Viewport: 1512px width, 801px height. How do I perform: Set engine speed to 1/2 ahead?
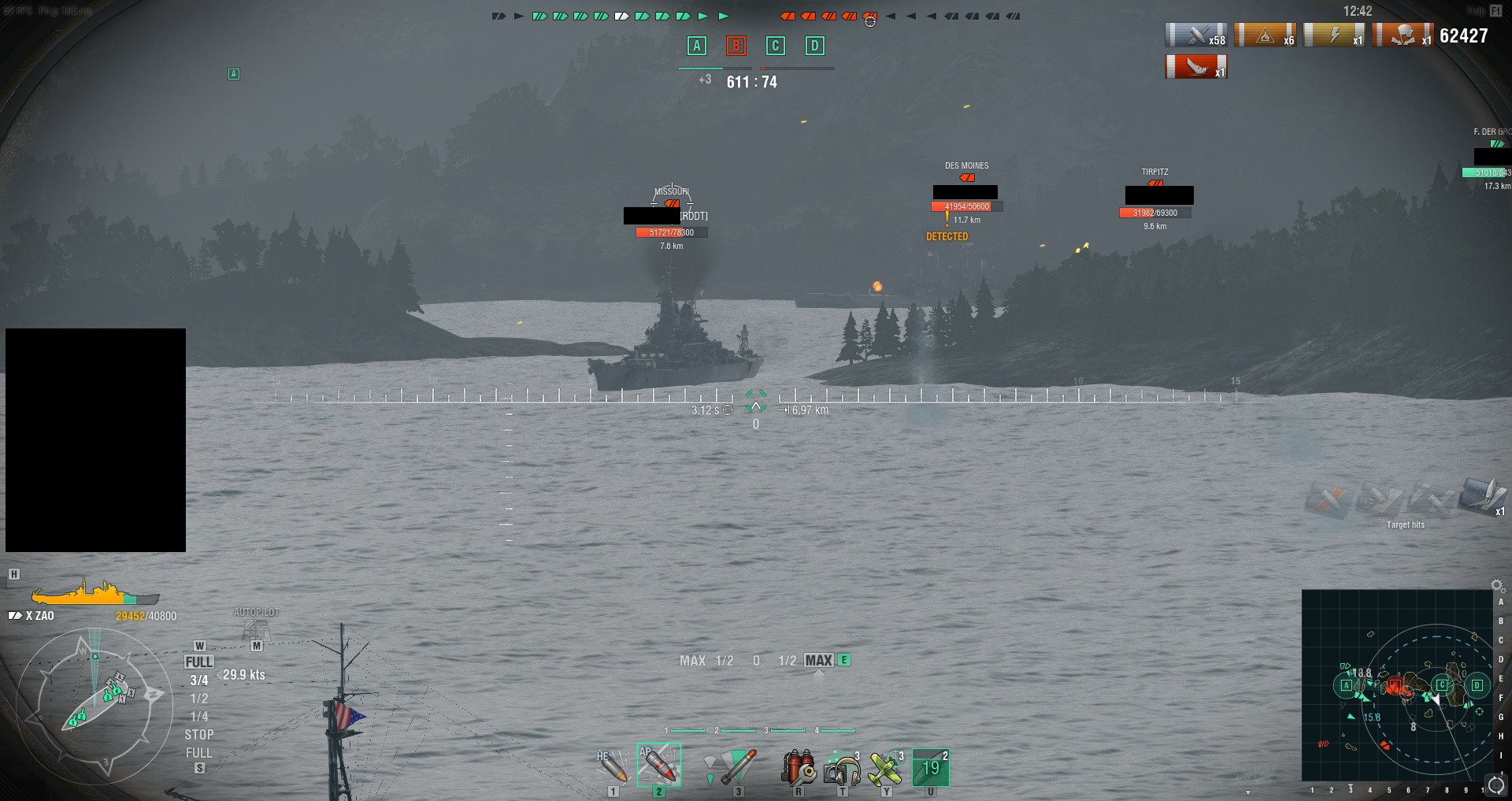199,699
